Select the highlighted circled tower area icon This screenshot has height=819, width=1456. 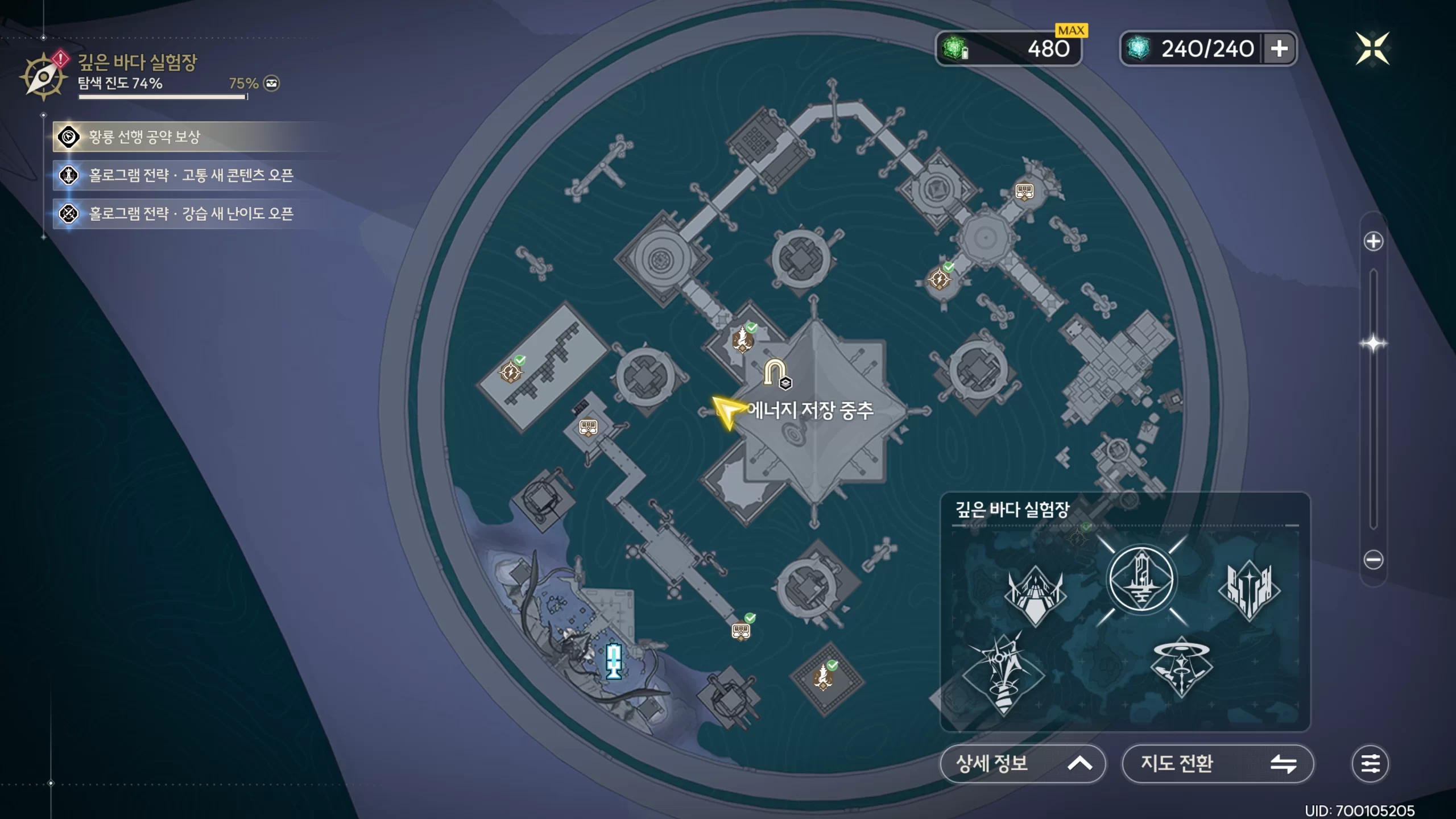(x=1141, y=579)
